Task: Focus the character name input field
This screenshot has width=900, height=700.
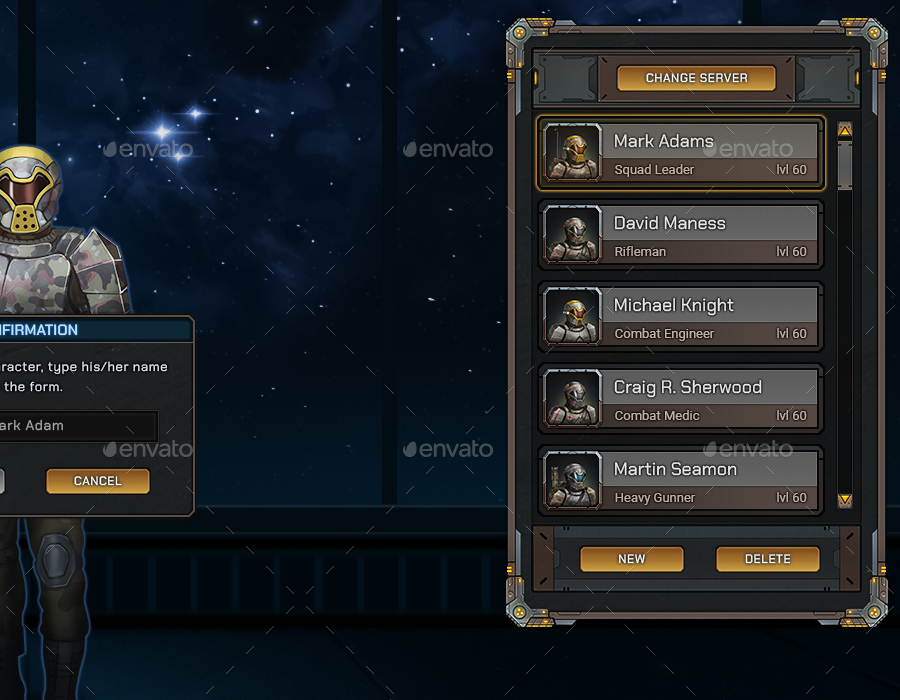Action: [x=75, y=426]
